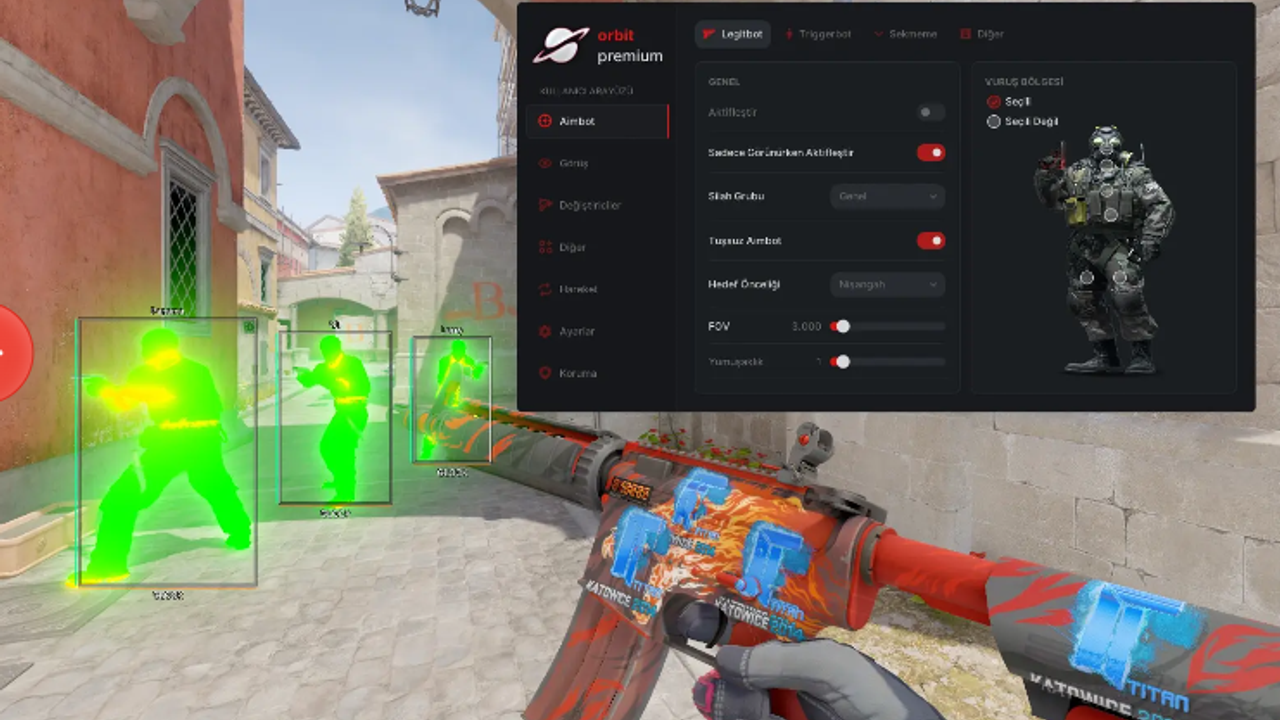Viewport: 1280px width, 720px height.
Task: Click the Yumuşaklık slider track
Action: click(889, 362)
